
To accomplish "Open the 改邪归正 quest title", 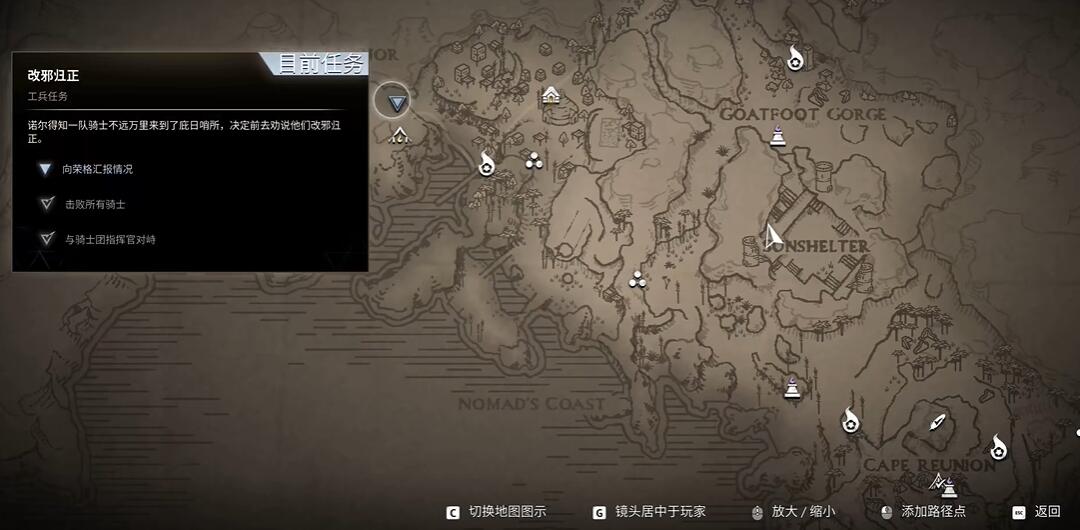I will [x=53, y=75].
